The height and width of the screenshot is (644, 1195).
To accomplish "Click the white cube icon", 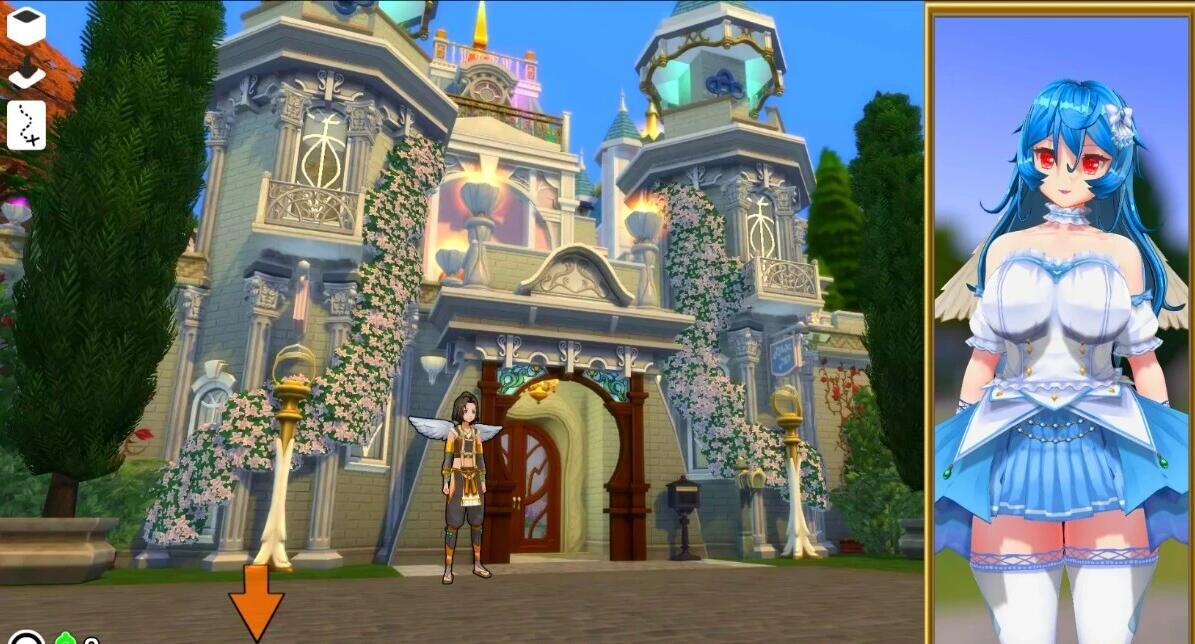I will point(26,24).
